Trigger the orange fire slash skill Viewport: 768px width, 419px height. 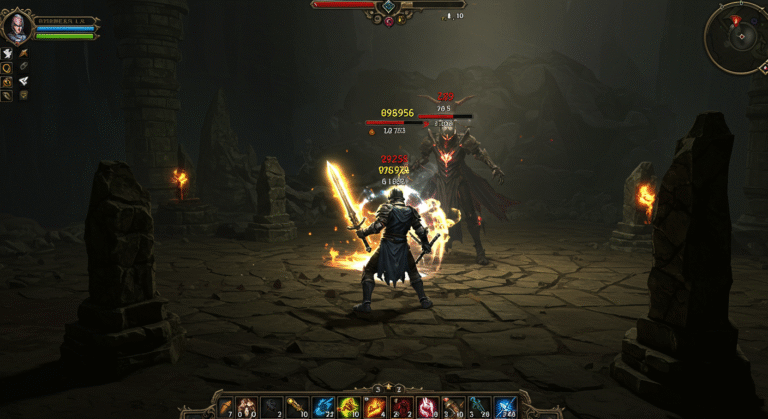tap(376, 406)
